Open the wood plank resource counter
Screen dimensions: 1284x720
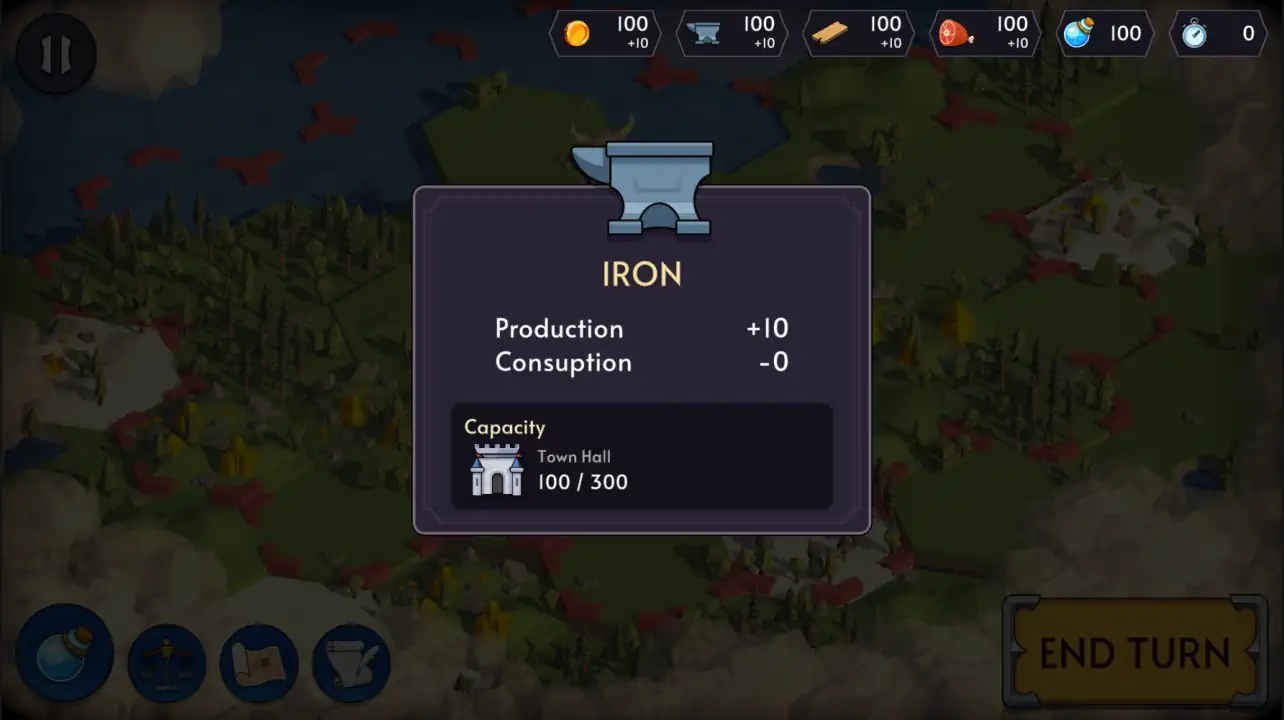coord(858,33)
